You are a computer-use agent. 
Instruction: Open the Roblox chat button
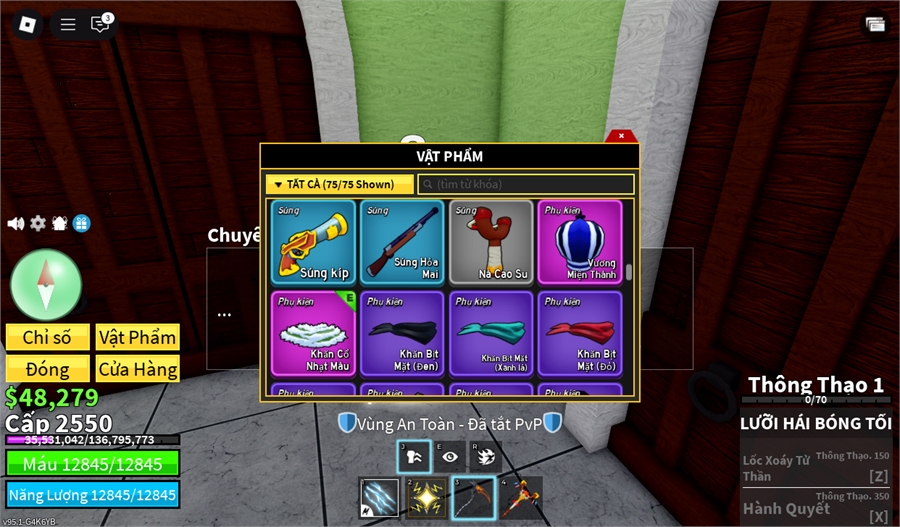(100, 24)
